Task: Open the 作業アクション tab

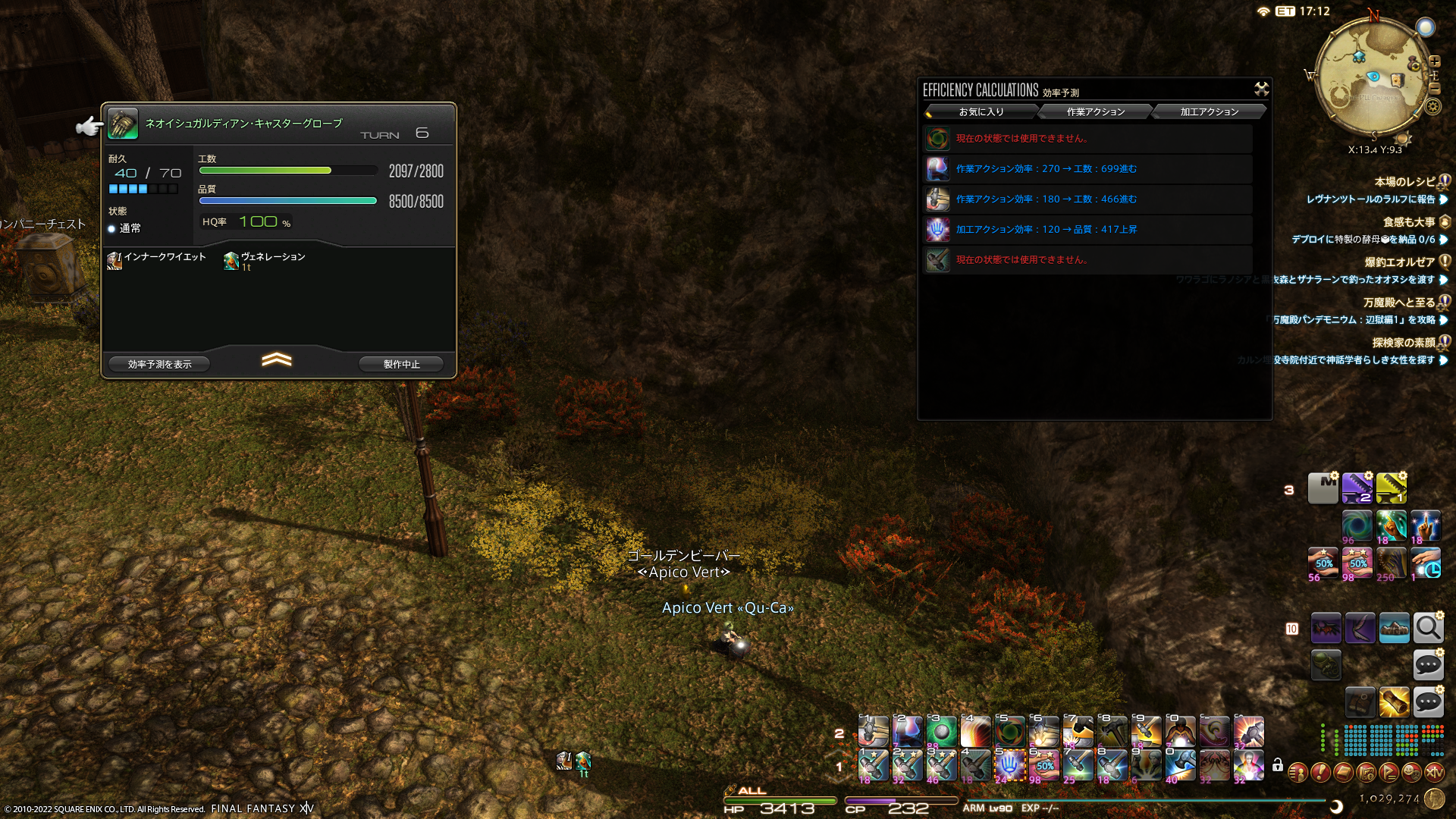Action: 1095,112
